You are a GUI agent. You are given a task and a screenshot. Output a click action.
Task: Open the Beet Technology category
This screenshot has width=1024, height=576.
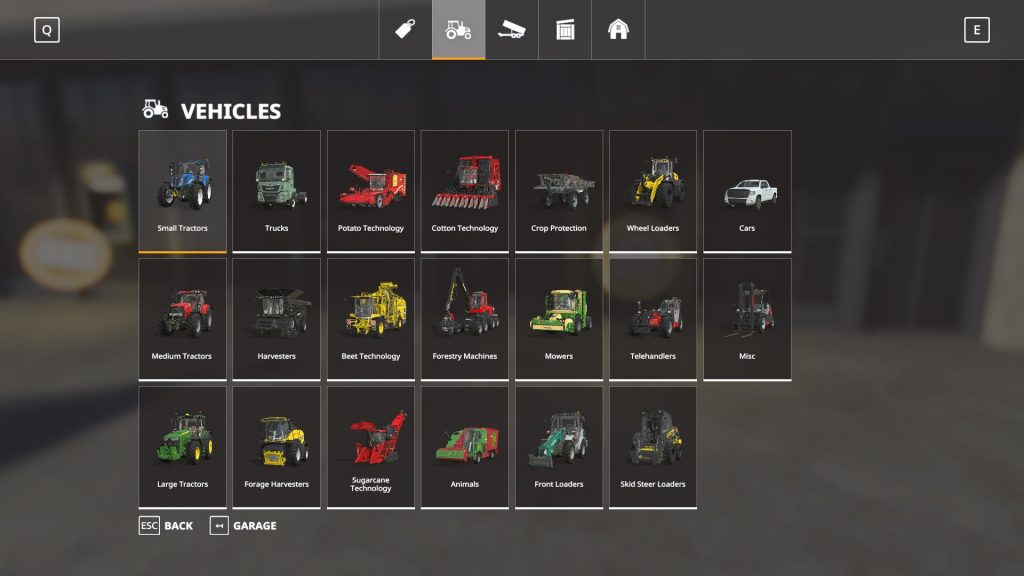370,318
